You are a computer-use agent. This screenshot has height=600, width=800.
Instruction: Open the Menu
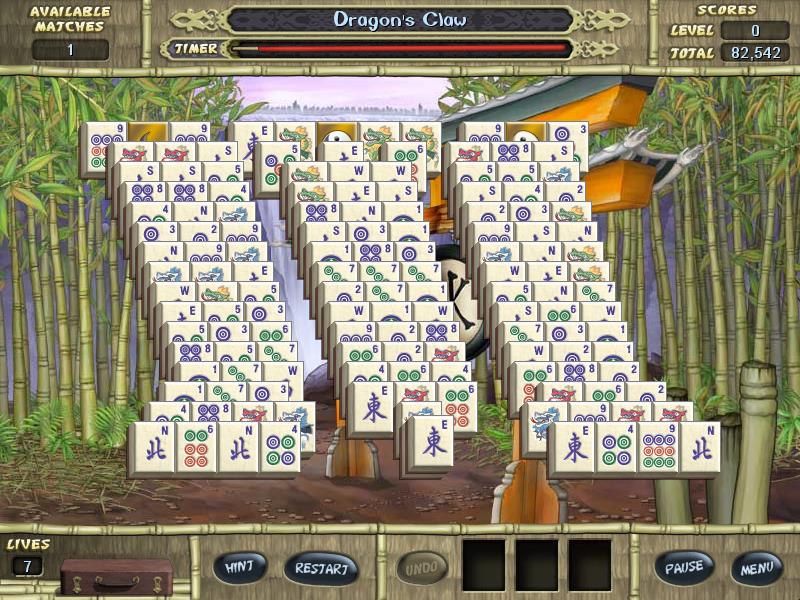(756, 569)
